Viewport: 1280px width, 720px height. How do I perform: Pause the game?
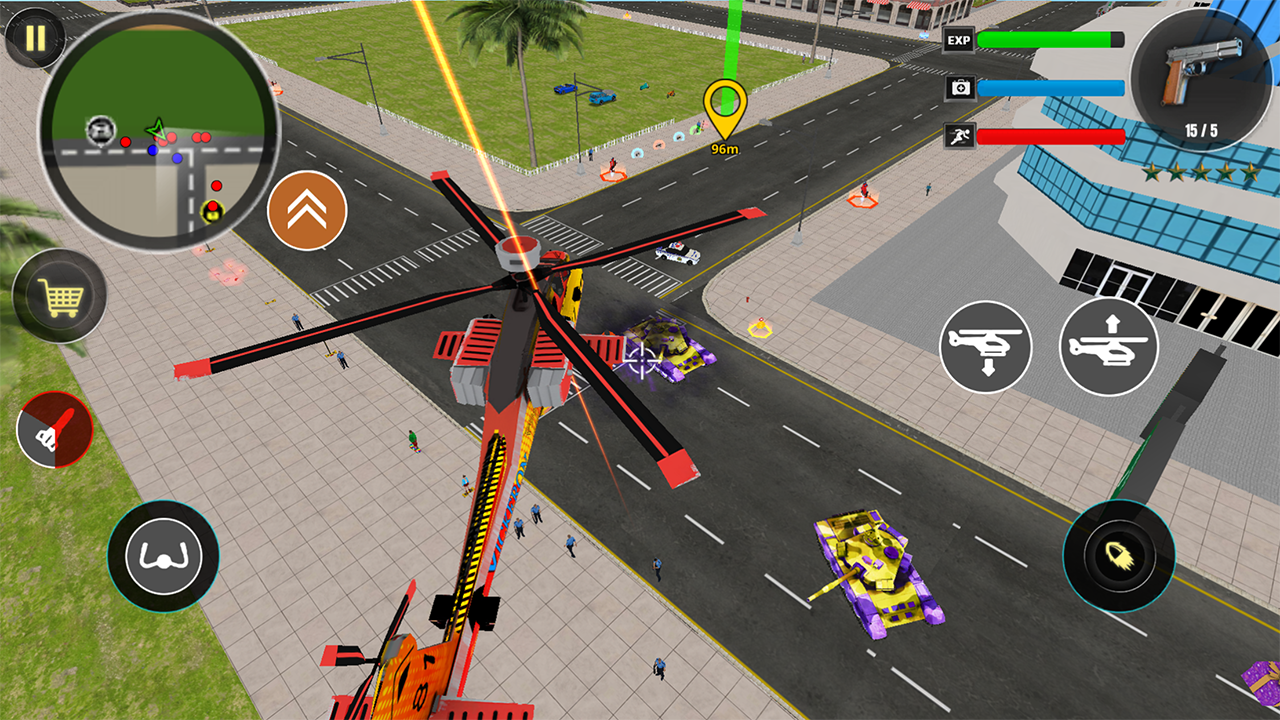34,38
